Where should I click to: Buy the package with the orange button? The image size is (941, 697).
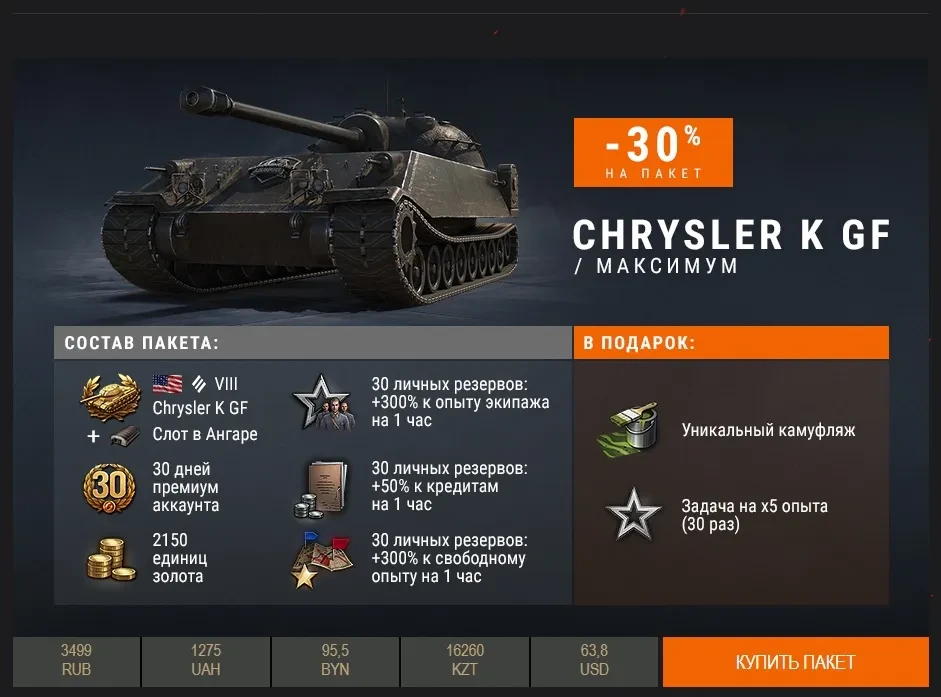795,662
